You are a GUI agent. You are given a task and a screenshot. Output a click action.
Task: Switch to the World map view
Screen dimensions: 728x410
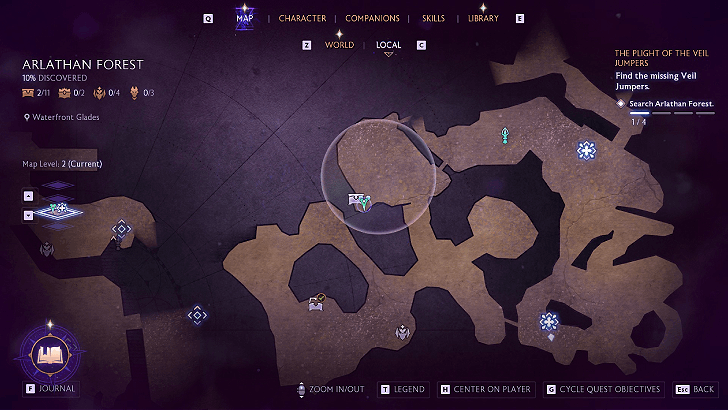[x=339, y=45]
